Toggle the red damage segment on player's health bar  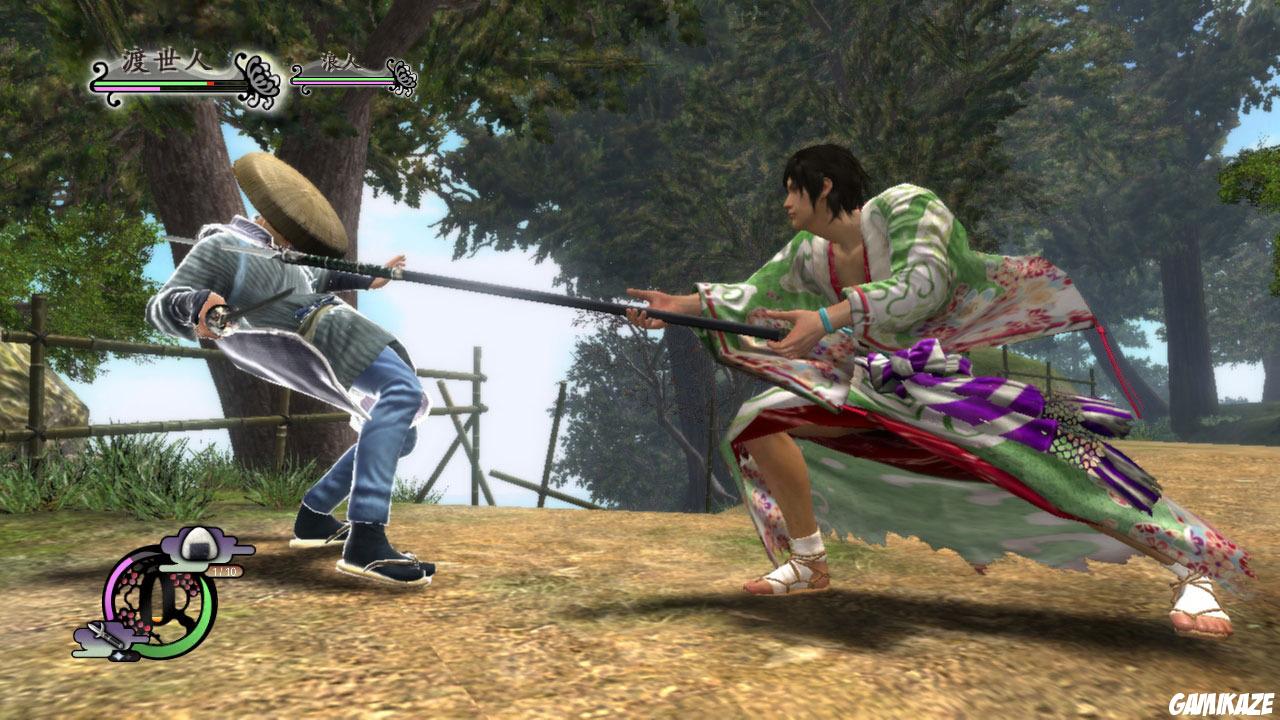(211, 83)
